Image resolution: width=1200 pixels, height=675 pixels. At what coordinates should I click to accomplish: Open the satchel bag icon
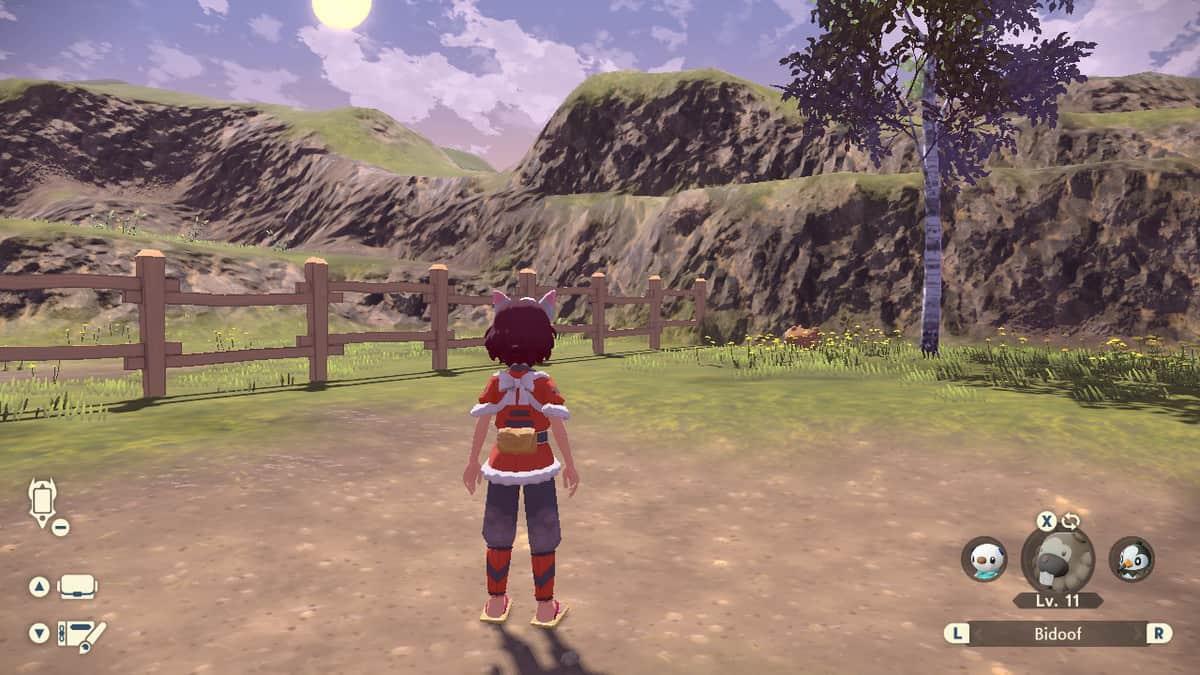(77, 587)
